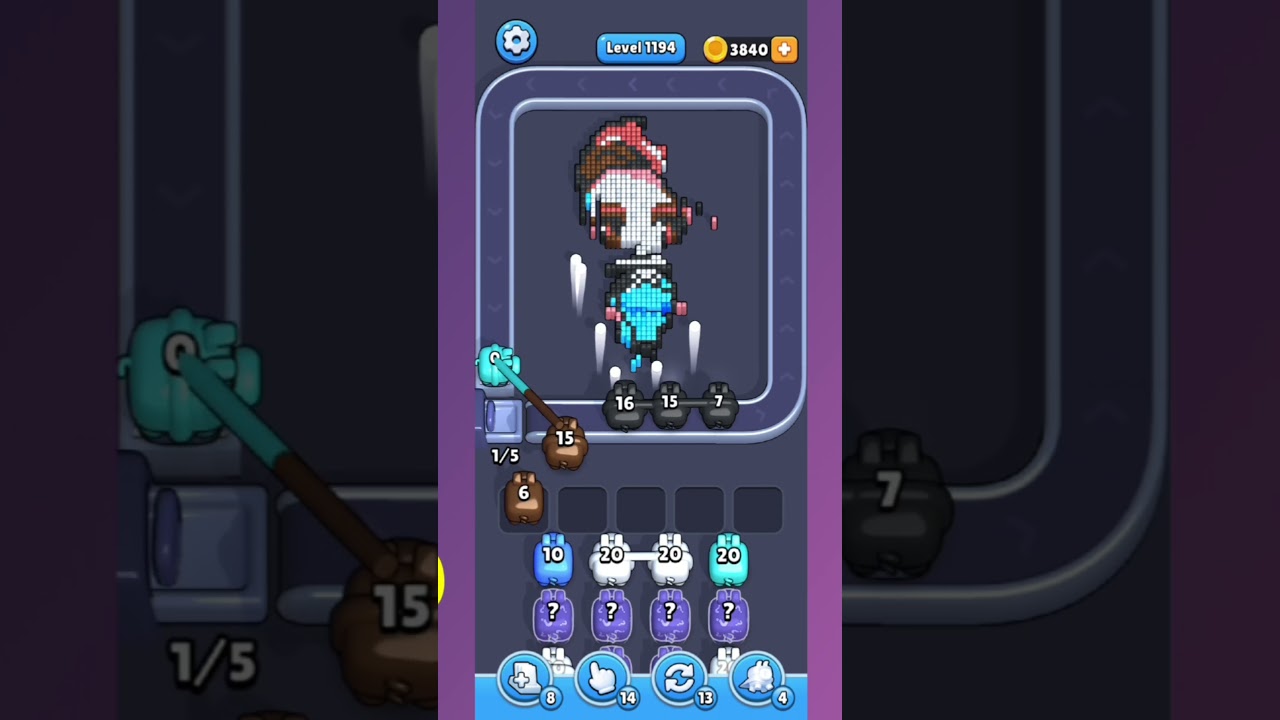Image resolution: width=1280 pixels, height=720 pixels.
Task: Tap the black mob labeled 7
Action: tap(718, 405)
